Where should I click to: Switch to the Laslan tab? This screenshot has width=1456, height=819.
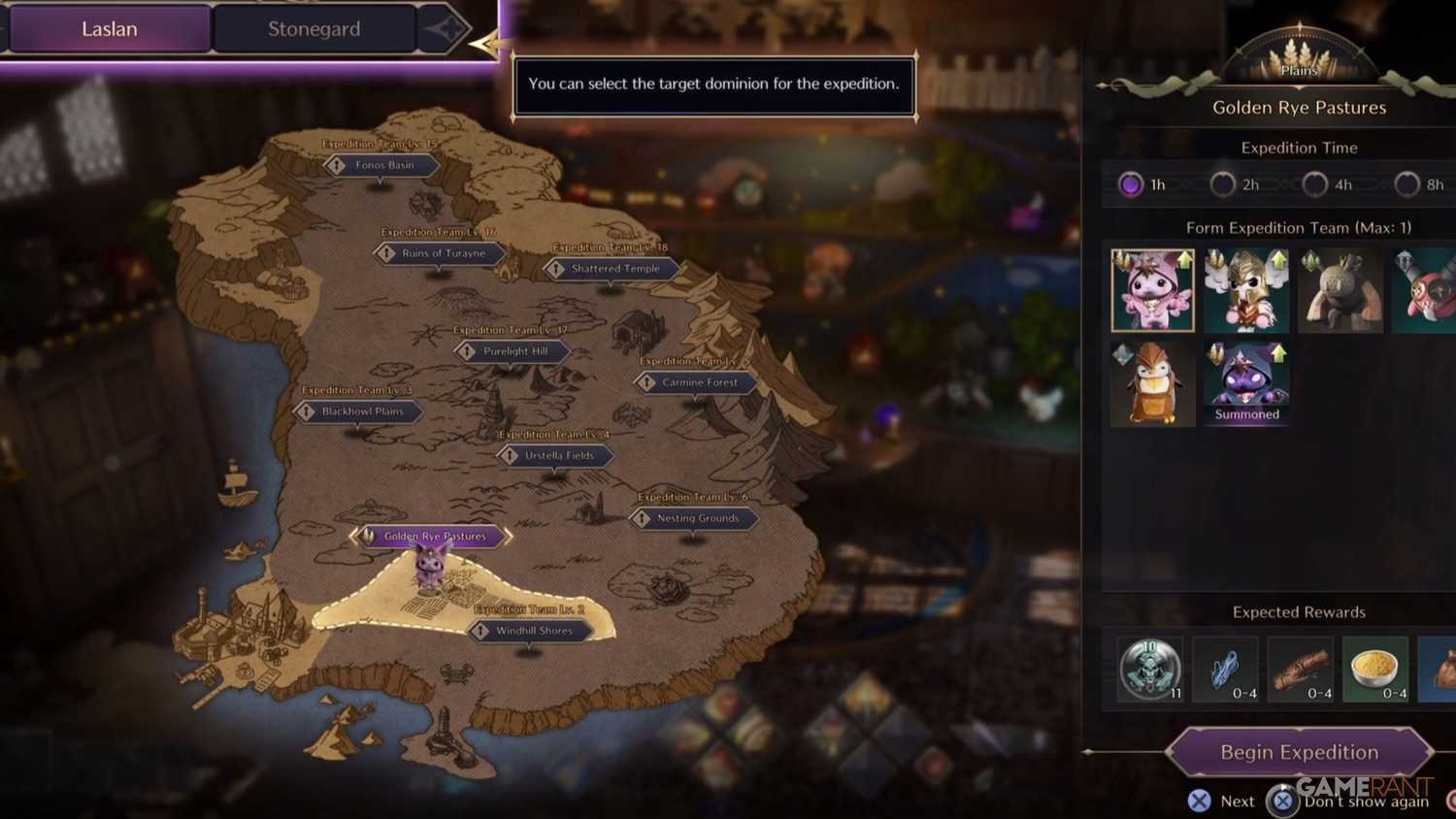[x=110, y=29]
